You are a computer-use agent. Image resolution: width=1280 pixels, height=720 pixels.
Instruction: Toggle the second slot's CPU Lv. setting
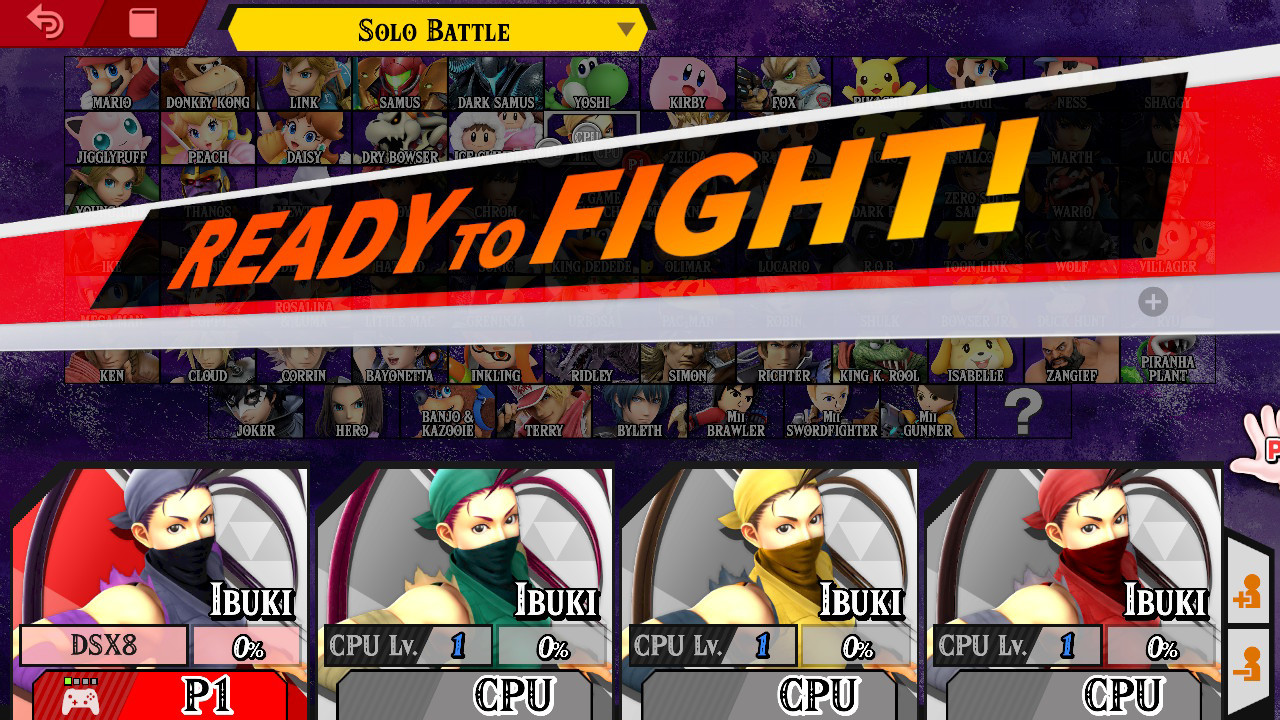click(406, 644)
